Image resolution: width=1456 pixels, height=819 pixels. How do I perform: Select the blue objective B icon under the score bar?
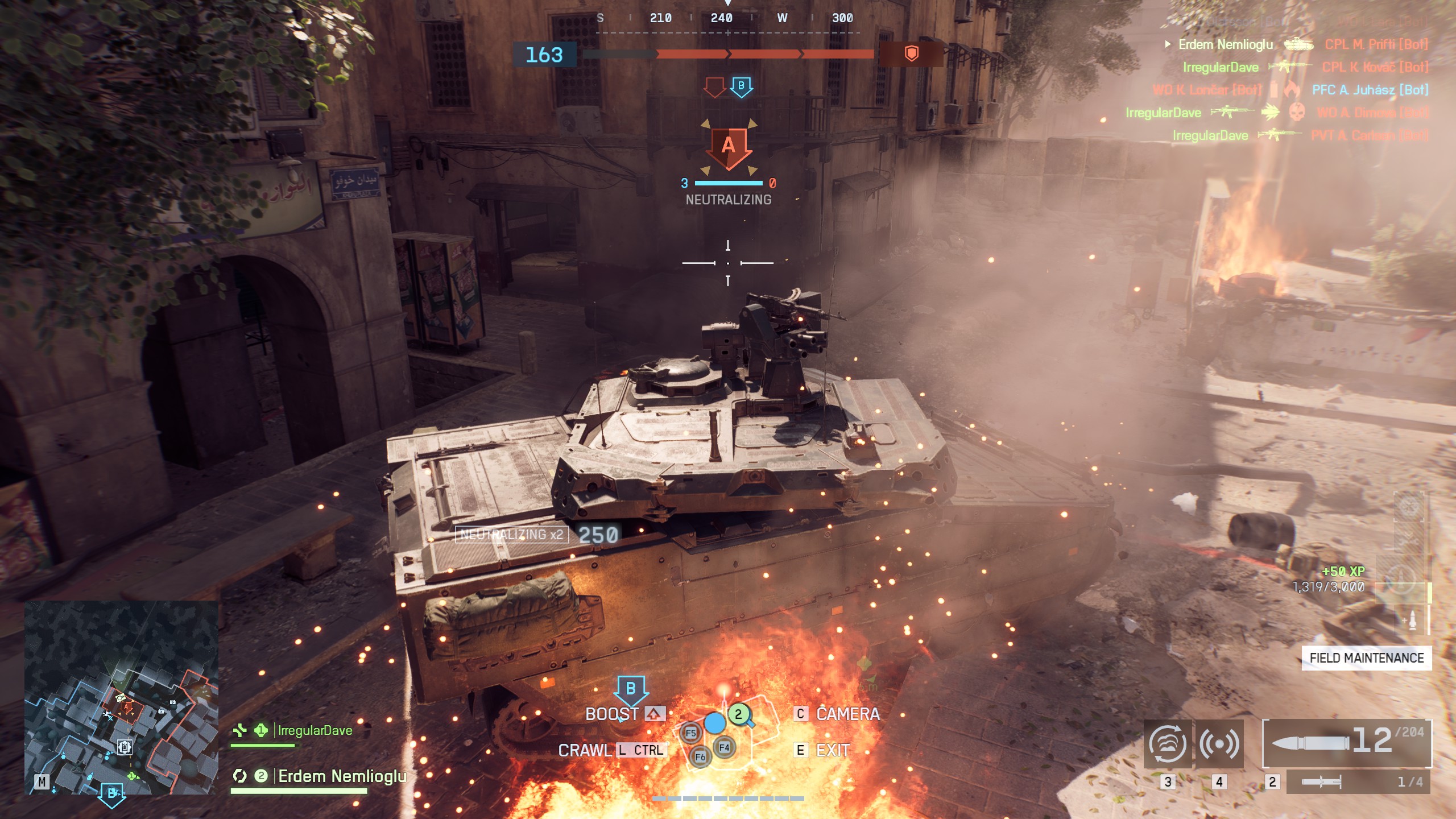[x=741, y=86]
